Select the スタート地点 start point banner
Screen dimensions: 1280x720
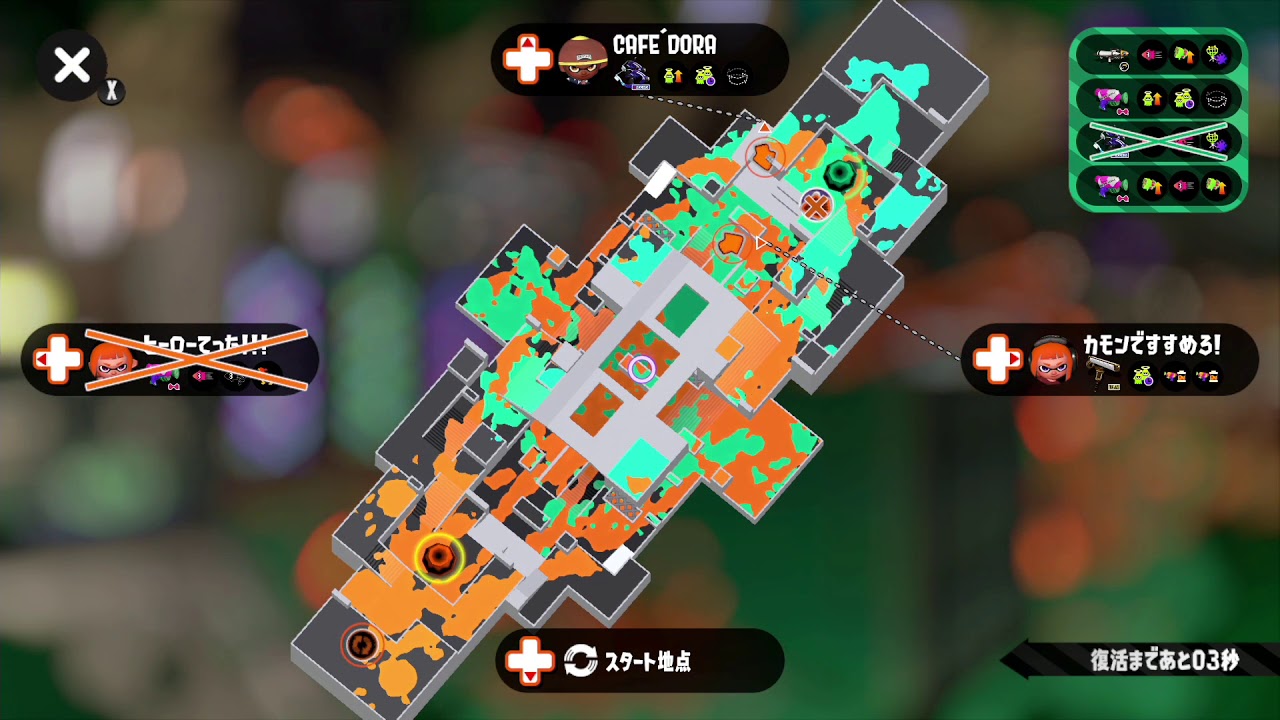[640, 662]
